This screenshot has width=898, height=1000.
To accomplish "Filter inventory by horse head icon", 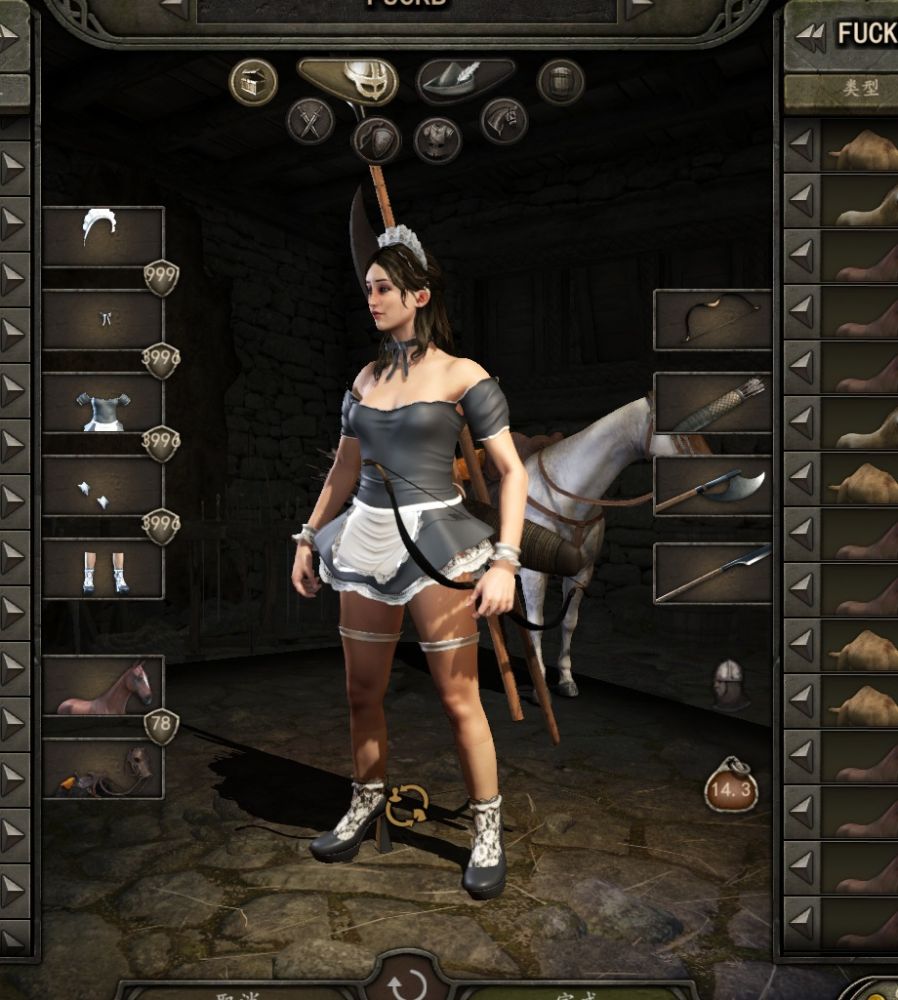I will [503, 121].
